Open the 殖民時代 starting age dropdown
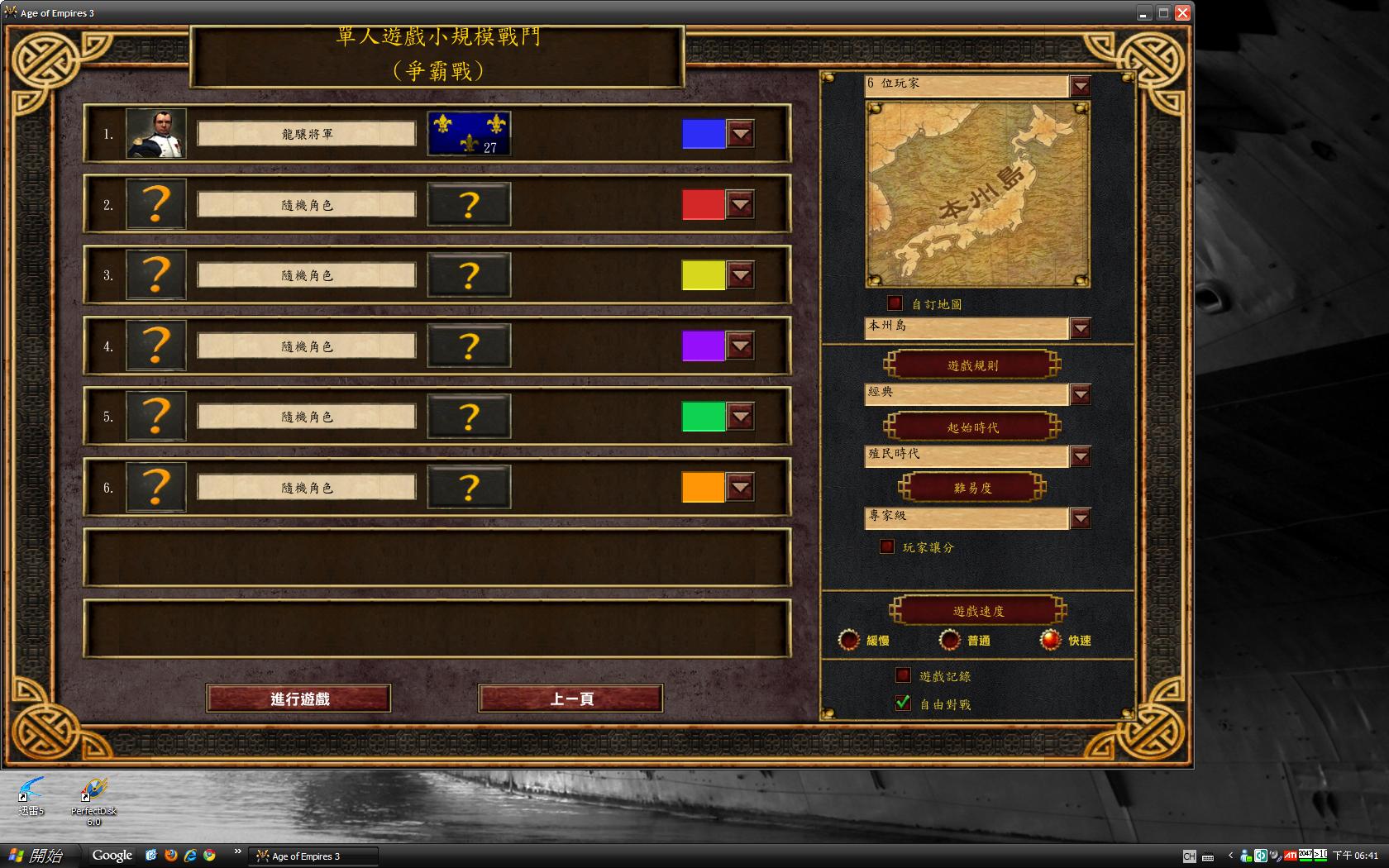This screenshot has height=868, width=1389. [1080, 456]
